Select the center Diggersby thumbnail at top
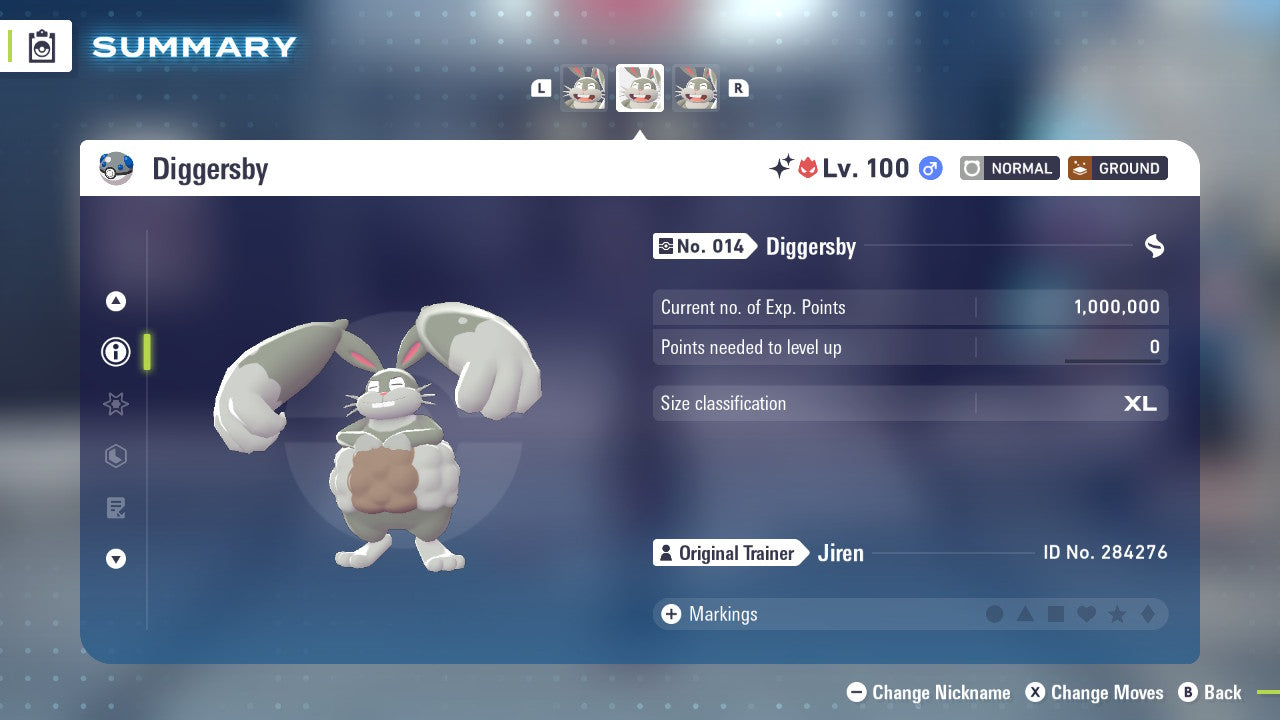This screenshot has height=720, width=1280. click(x=639, y=88)
